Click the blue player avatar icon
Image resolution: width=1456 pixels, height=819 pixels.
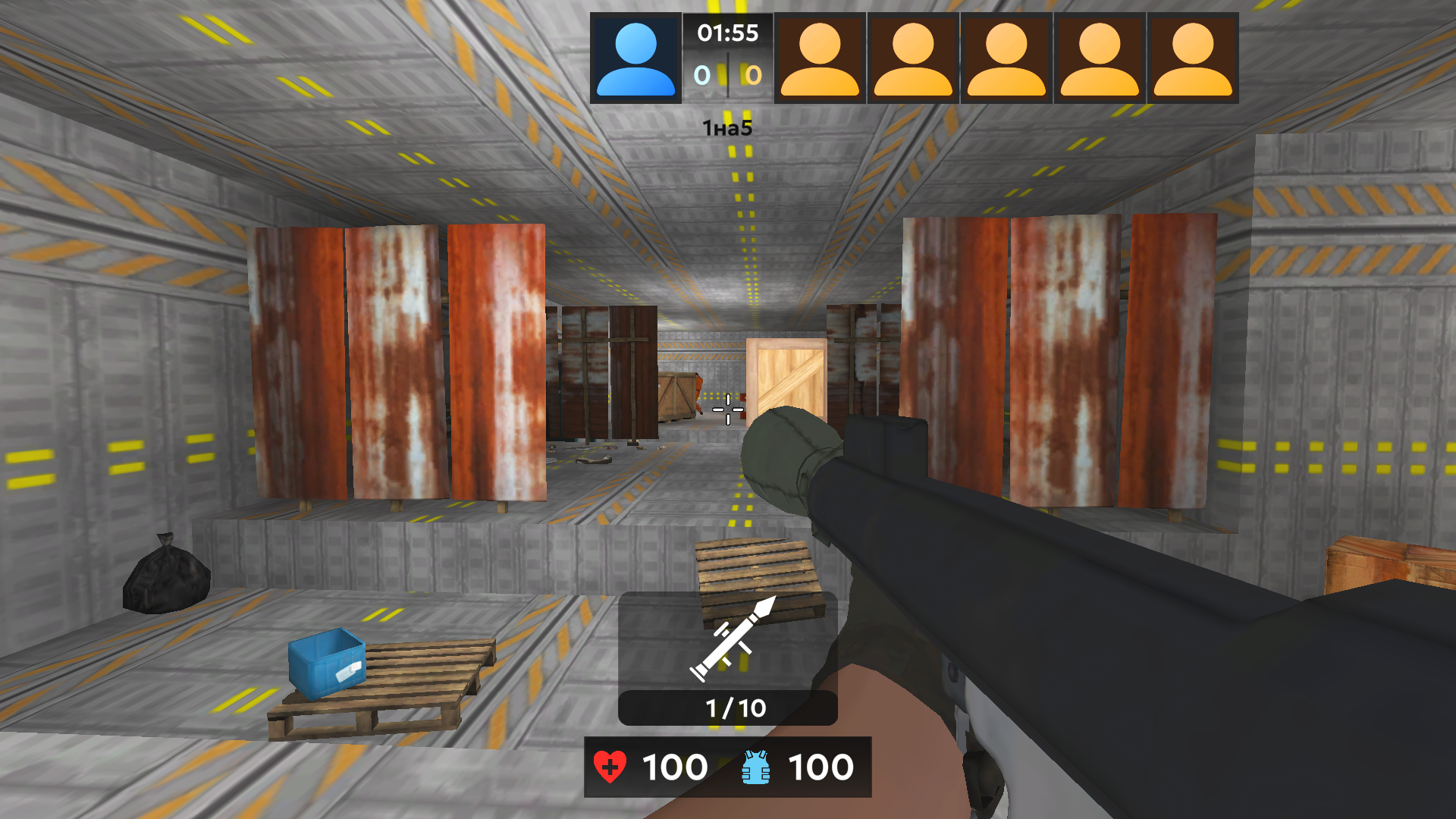click(x=636, y=57)
